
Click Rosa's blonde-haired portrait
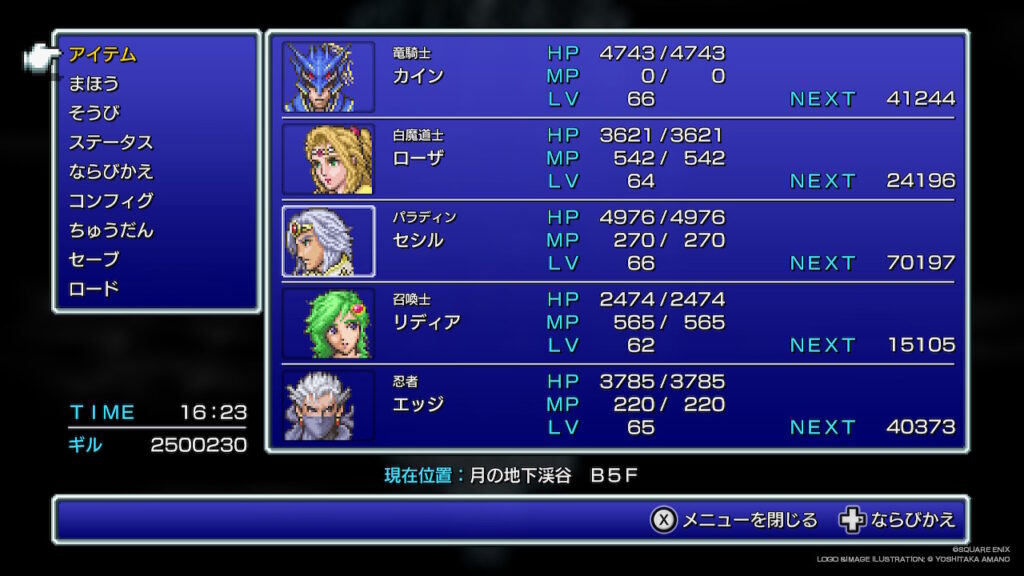coord(328,159)
